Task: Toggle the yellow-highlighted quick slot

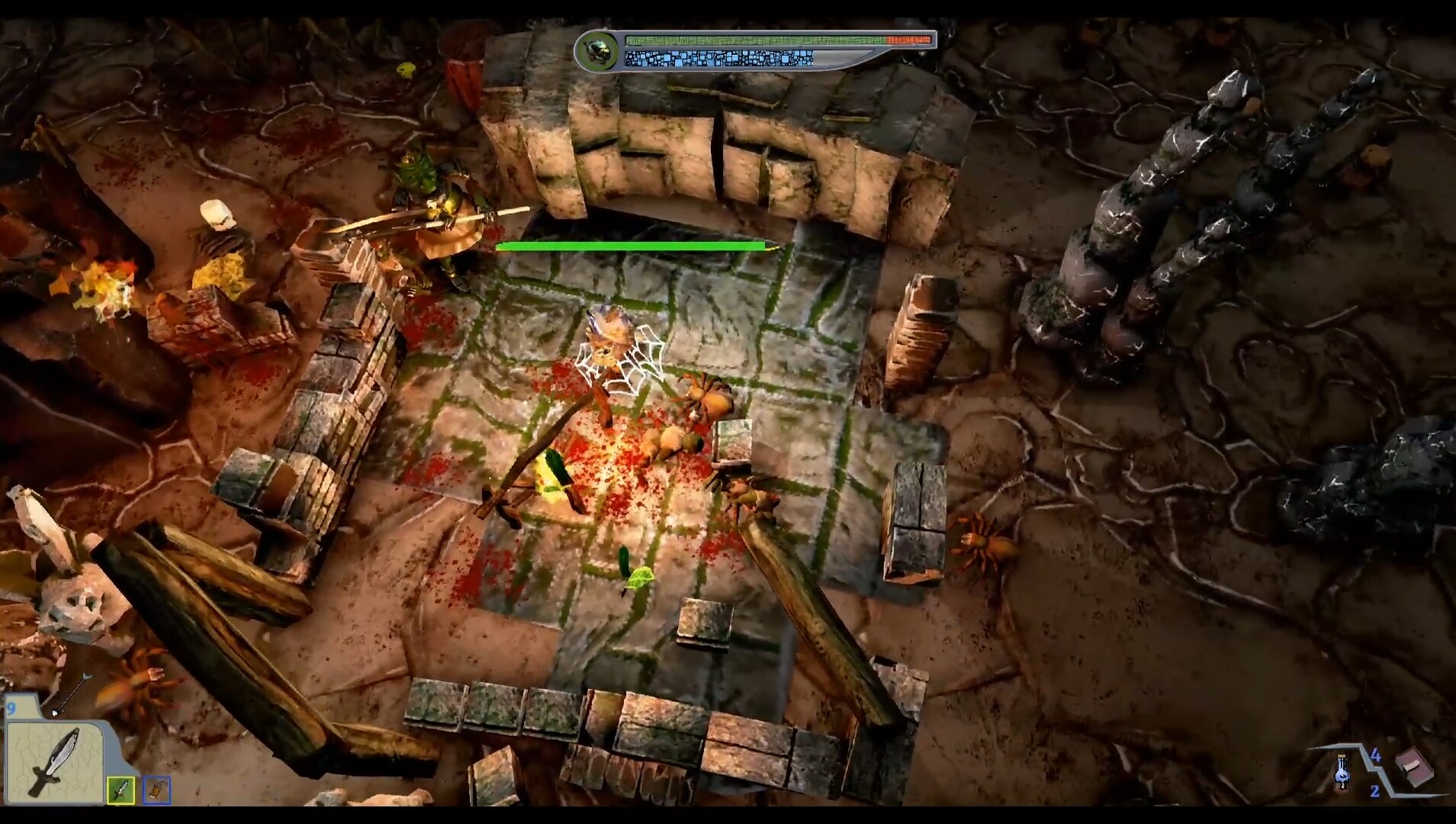Action: click(121, 790)
